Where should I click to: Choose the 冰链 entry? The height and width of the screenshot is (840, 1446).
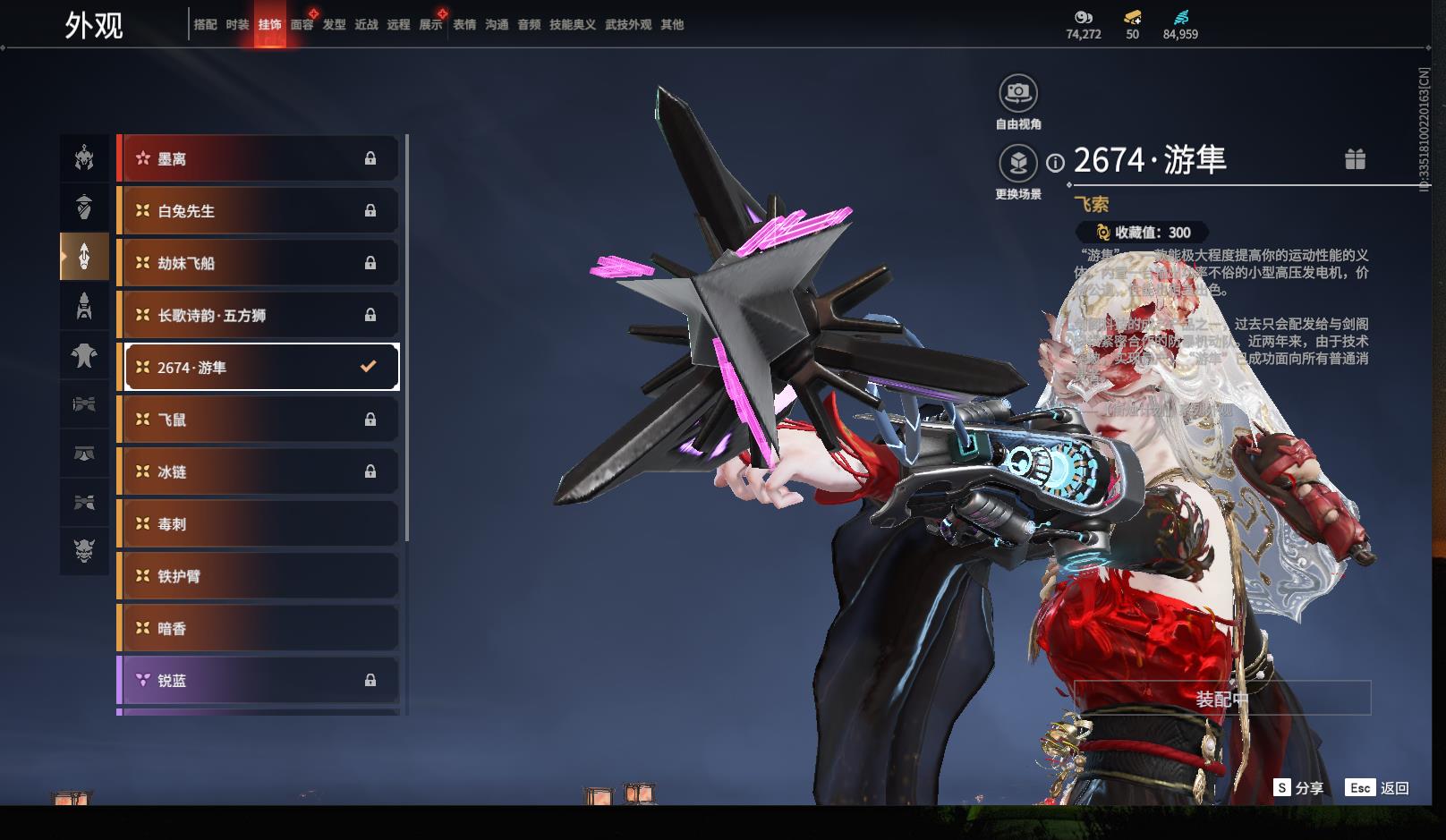[x=259, y=471]
